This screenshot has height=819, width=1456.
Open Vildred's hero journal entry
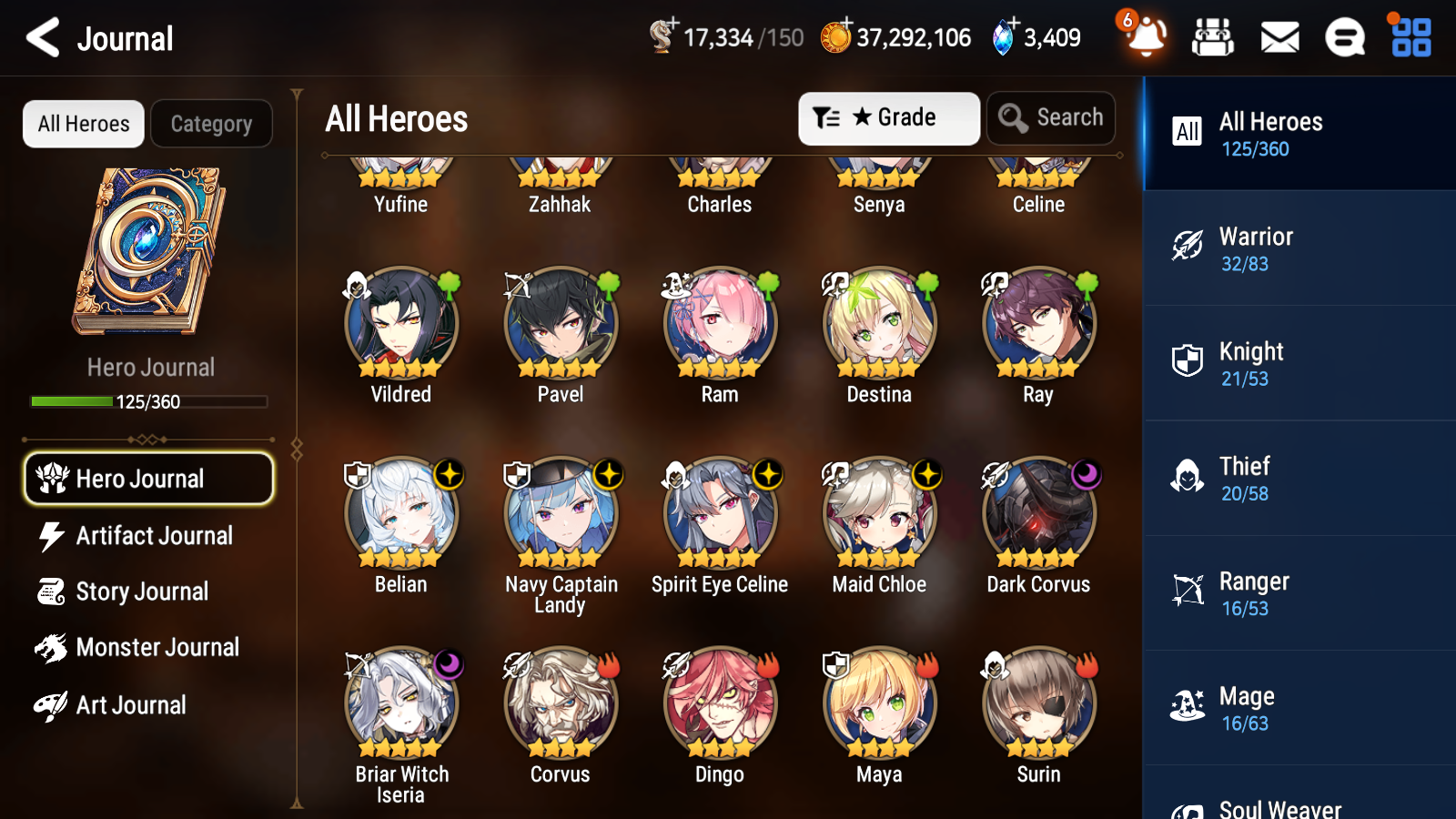pos(400,323)
